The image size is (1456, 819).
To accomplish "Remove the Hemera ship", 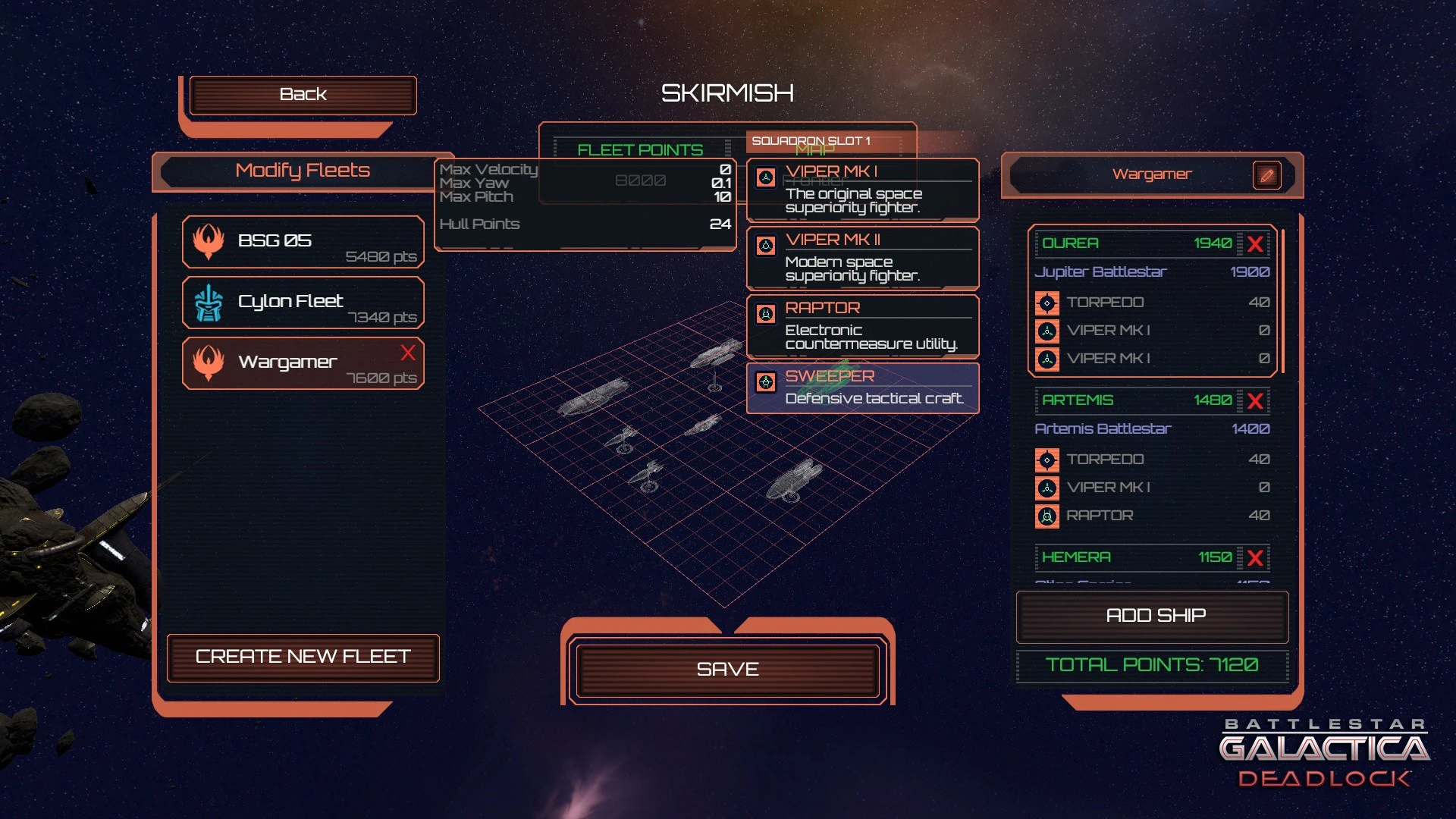I will (1255, 558).
